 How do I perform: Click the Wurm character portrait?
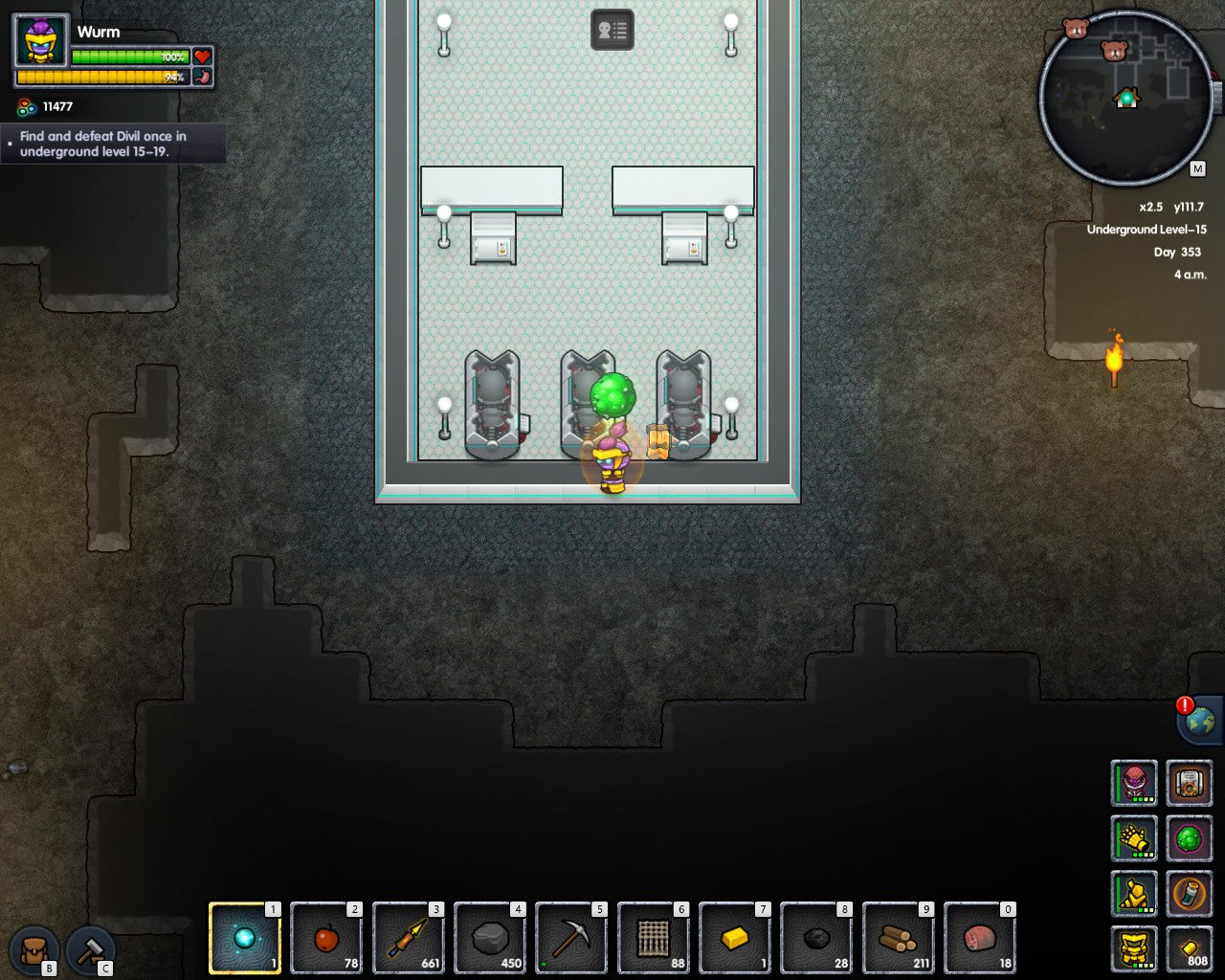point(41,41)
